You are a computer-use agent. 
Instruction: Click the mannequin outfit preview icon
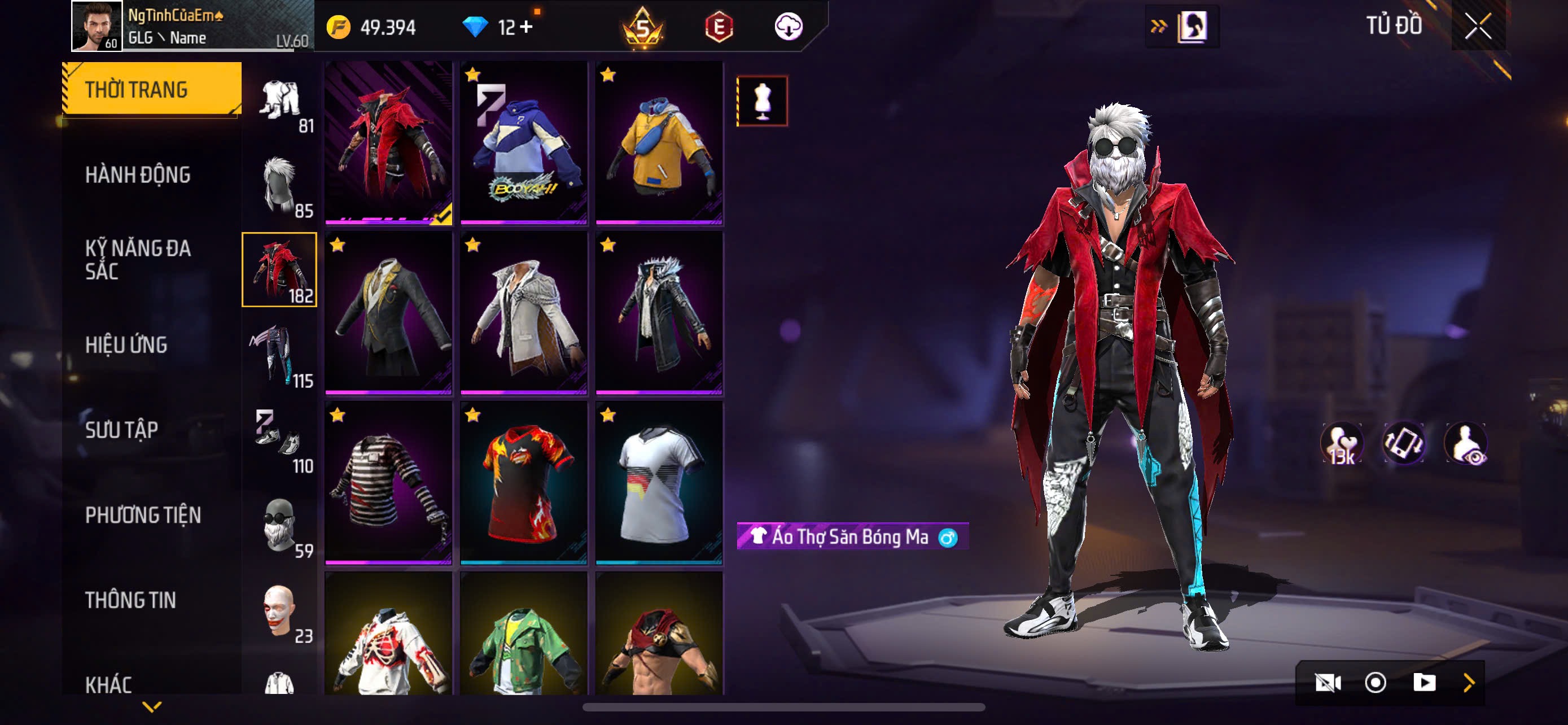(x=762, y=101)
